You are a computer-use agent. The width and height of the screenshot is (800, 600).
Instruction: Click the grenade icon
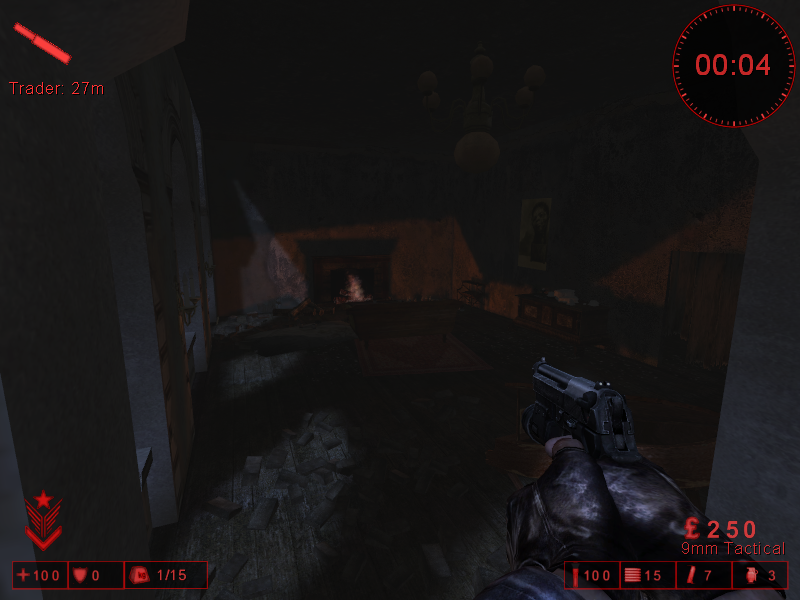[749, 575]
